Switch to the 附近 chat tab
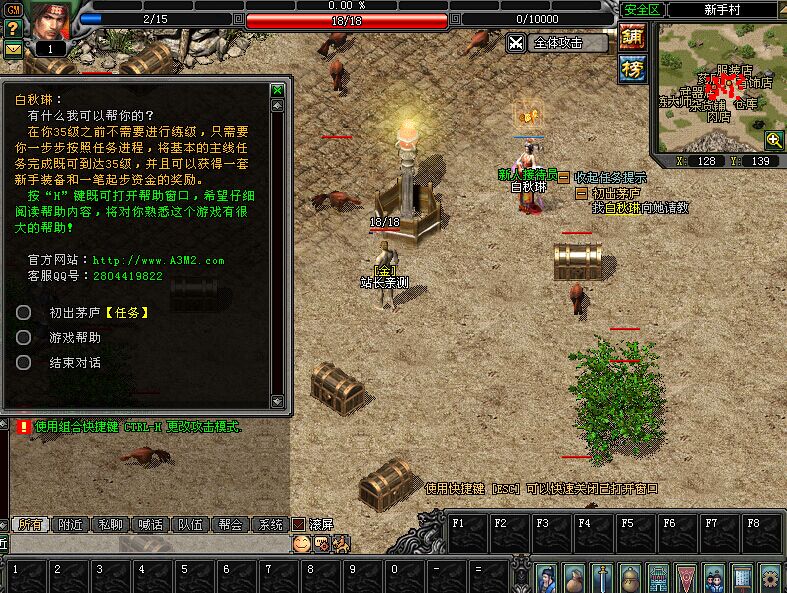This screenshot has width=787, height=593. (71, 524)
